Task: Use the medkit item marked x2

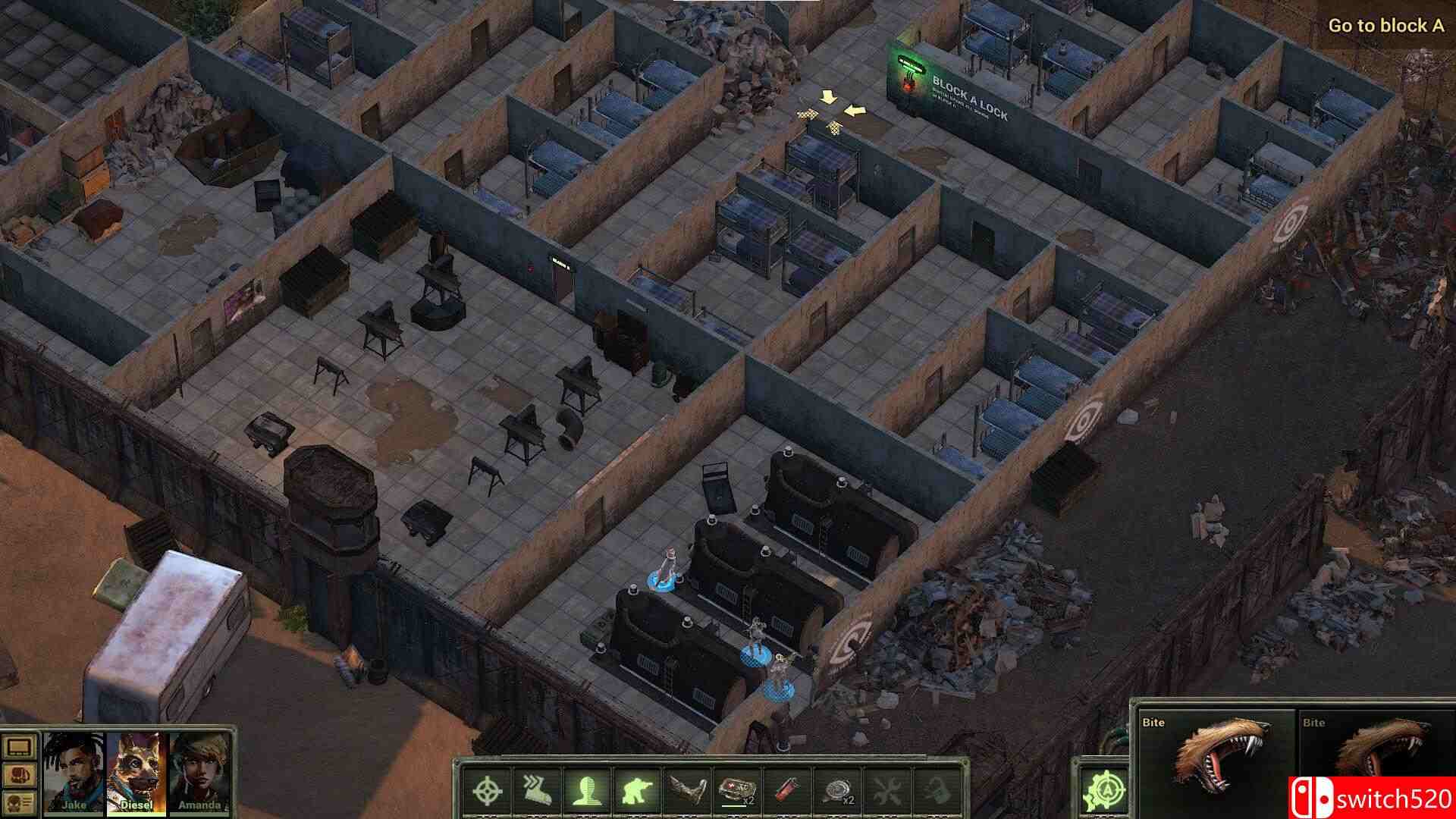Action: pos(738,789)
